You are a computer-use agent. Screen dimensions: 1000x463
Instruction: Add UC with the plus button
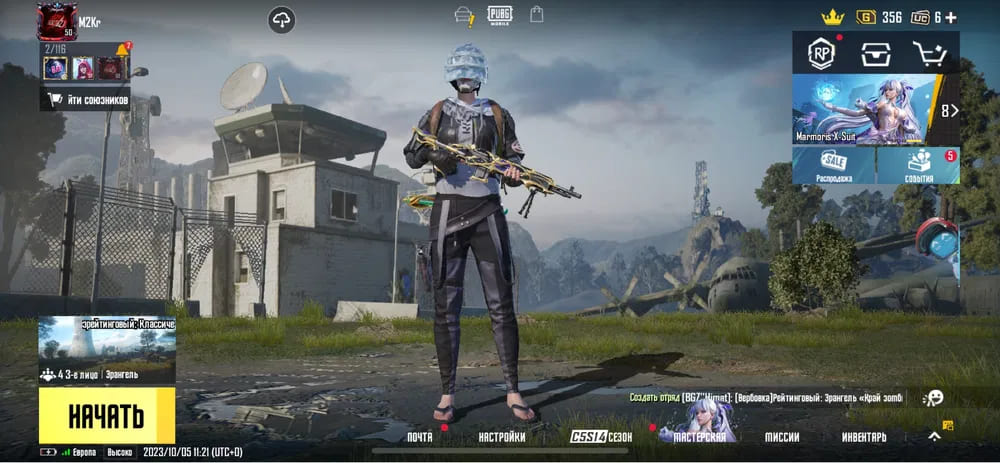(x=950, y=17)
